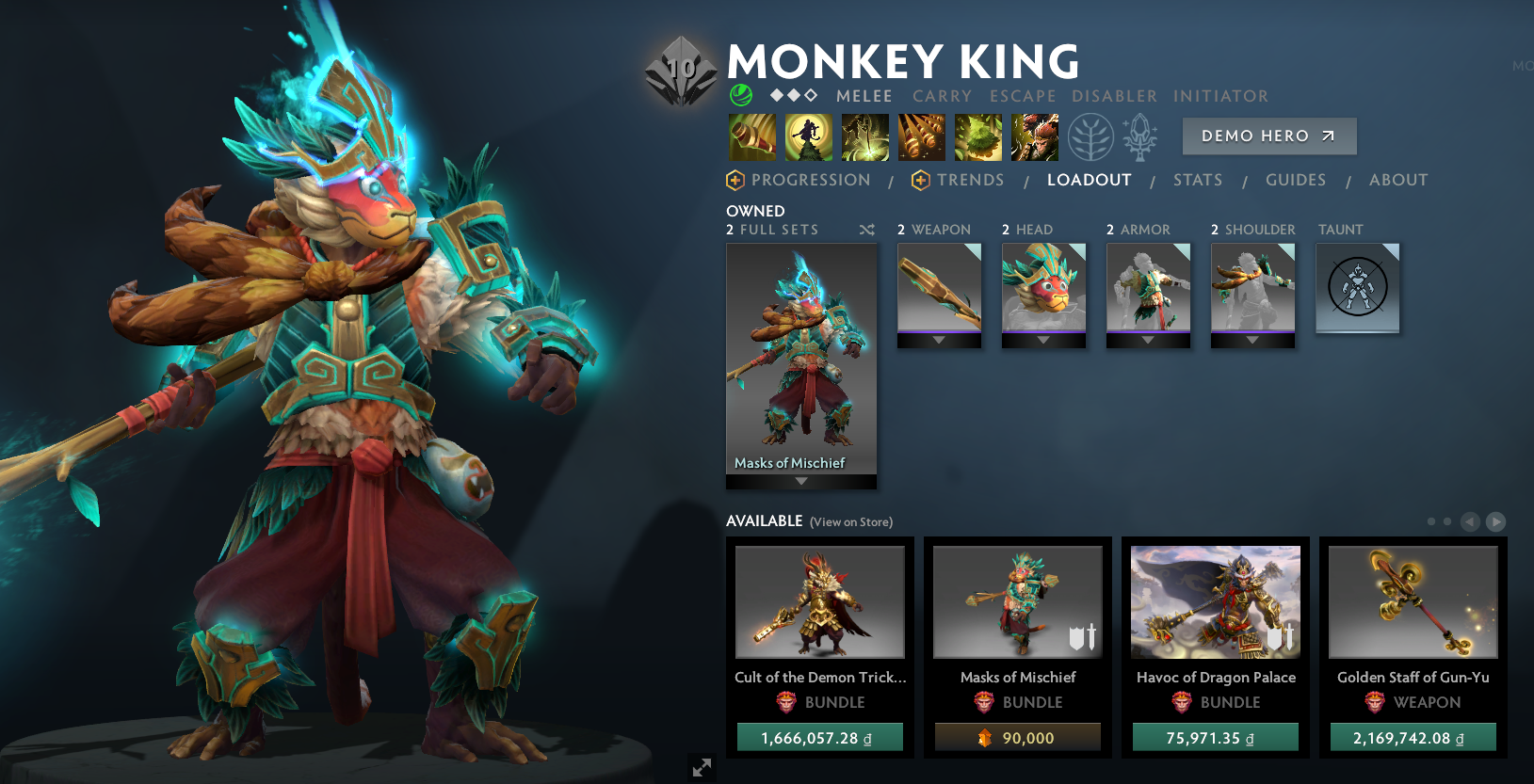
Task: Open the GUIDES tab
Action: (1296, 180)
